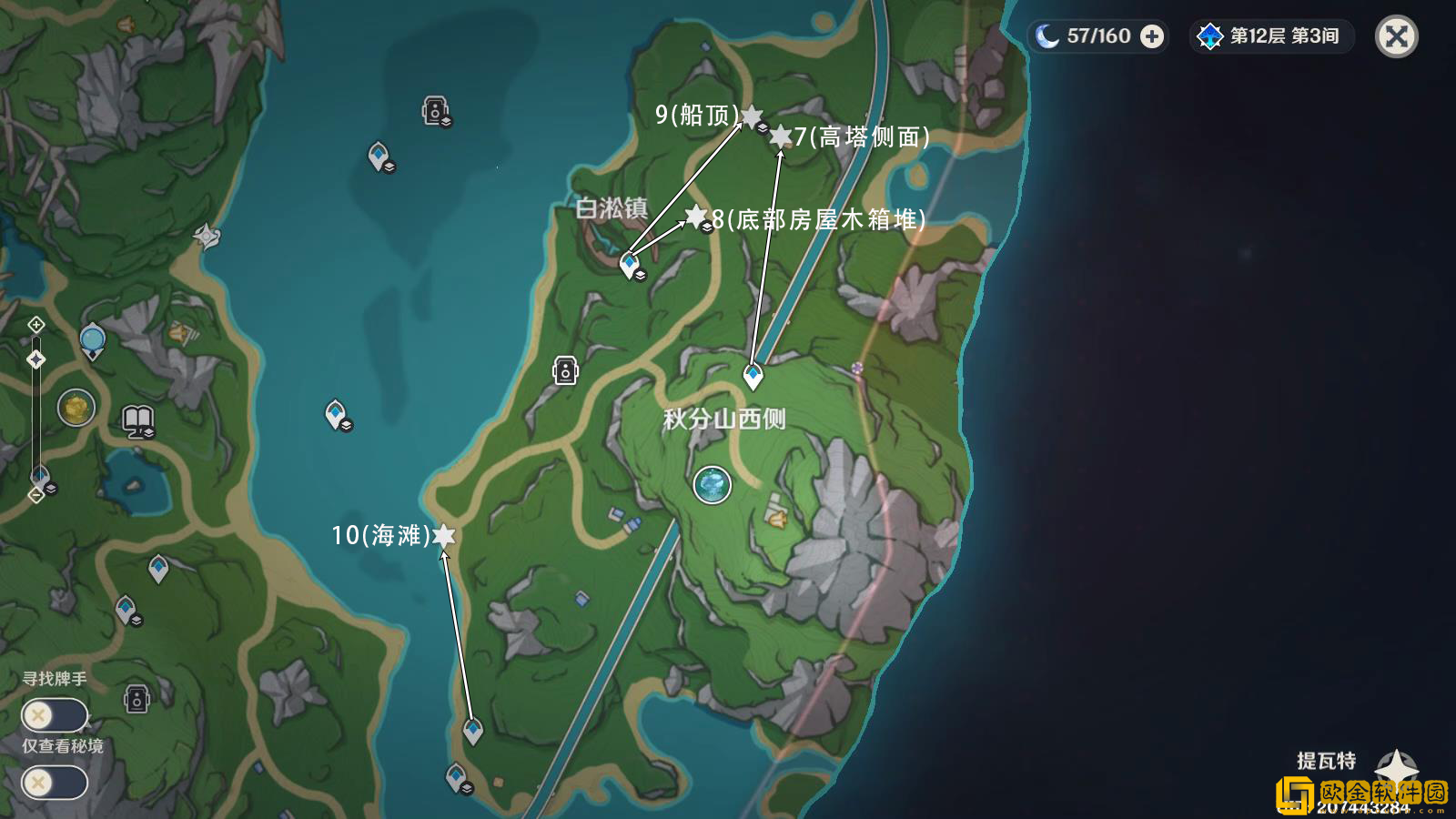
Task: Open the Spiral Abyss 第12层 第3间 indicator
Action: (x=1271, y=36)
